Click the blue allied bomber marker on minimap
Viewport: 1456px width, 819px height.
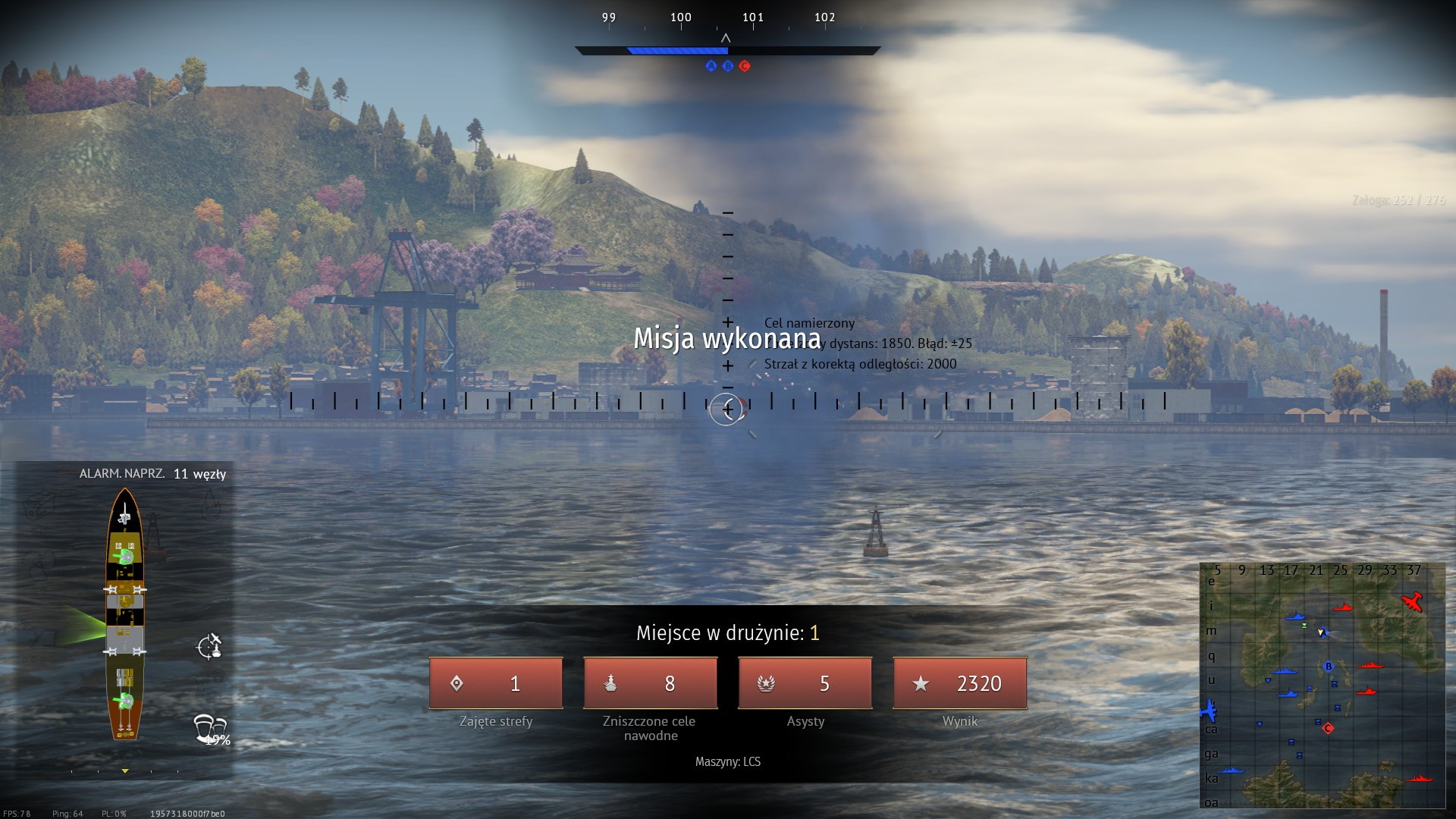tap(1208, 711)
